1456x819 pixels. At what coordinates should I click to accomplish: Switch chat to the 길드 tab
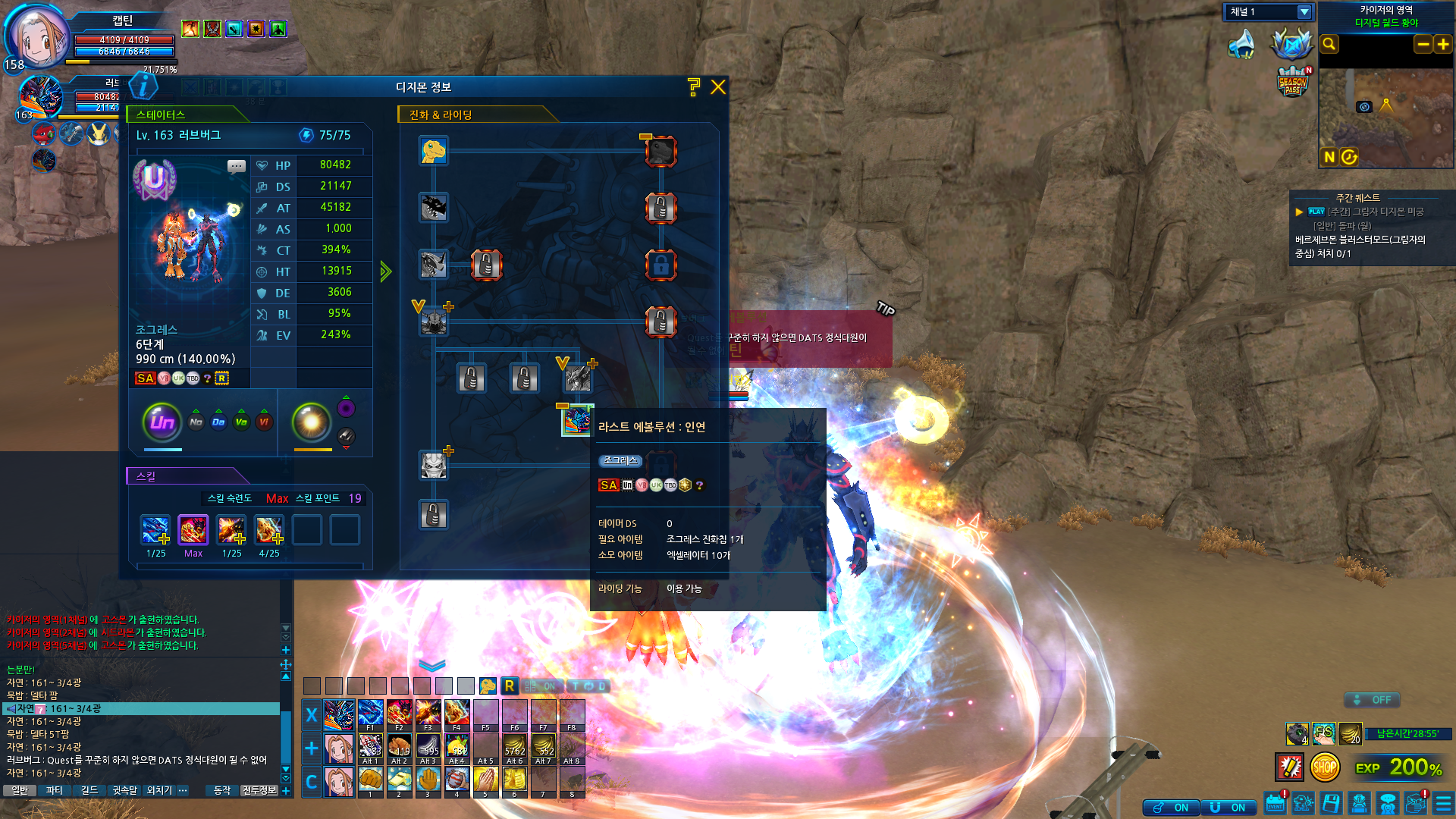tap(89, 790)
